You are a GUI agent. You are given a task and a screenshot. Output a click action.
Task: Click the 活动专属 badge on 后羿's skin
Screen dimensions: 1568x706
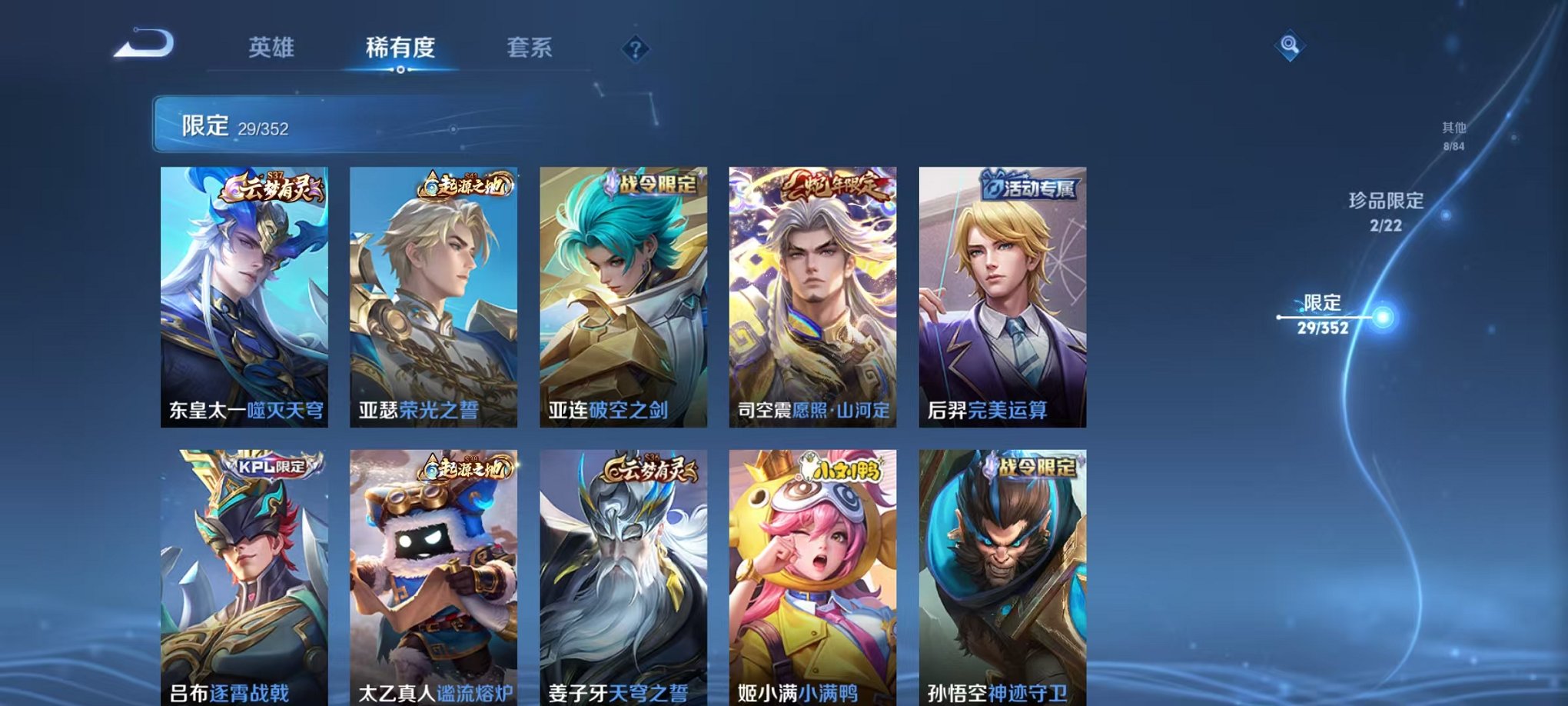[x=1030, y=185]
